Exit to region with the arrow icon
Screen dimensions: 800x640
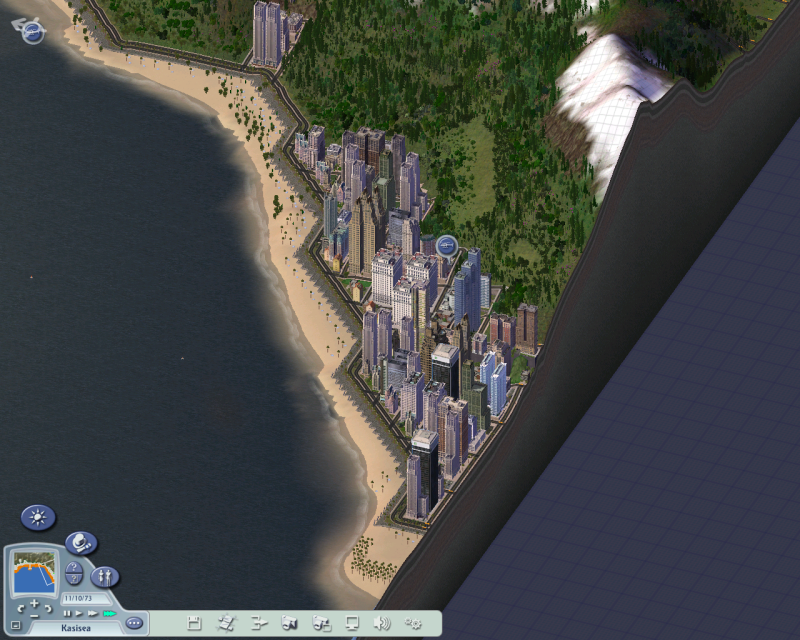point(258,623)
